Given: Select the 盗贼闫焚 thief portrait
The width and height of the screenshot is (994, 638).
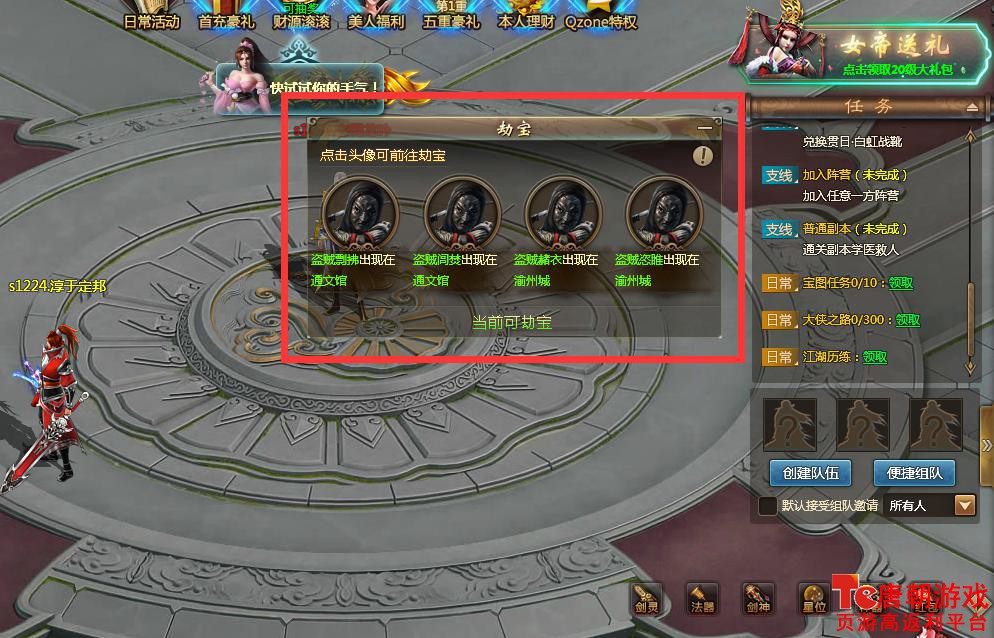Looking at the screenshot, I should [461, 211].
